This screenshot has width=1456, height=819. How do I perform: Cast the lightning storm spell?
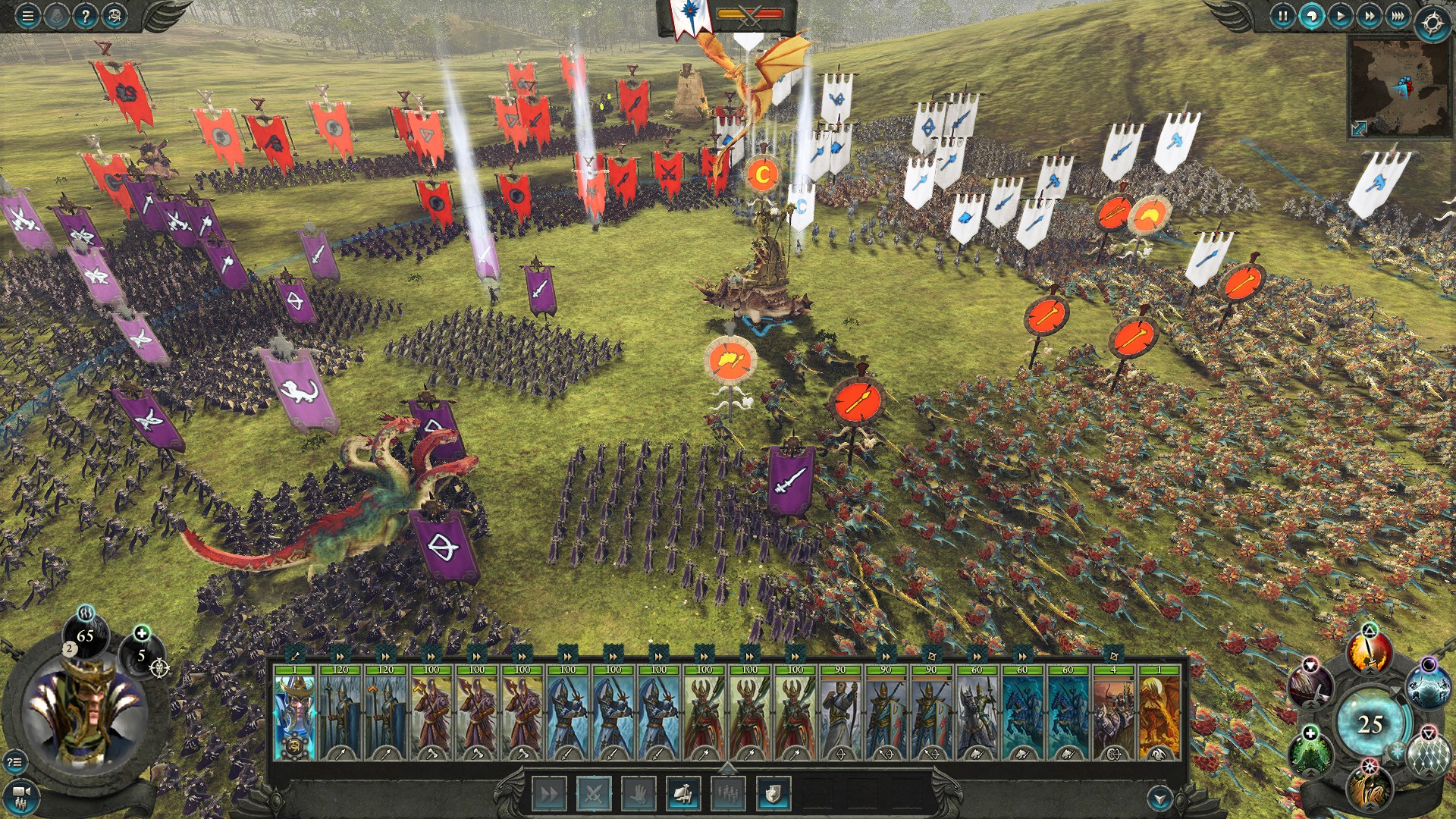pyautogui.click(x=1427, y=687)
